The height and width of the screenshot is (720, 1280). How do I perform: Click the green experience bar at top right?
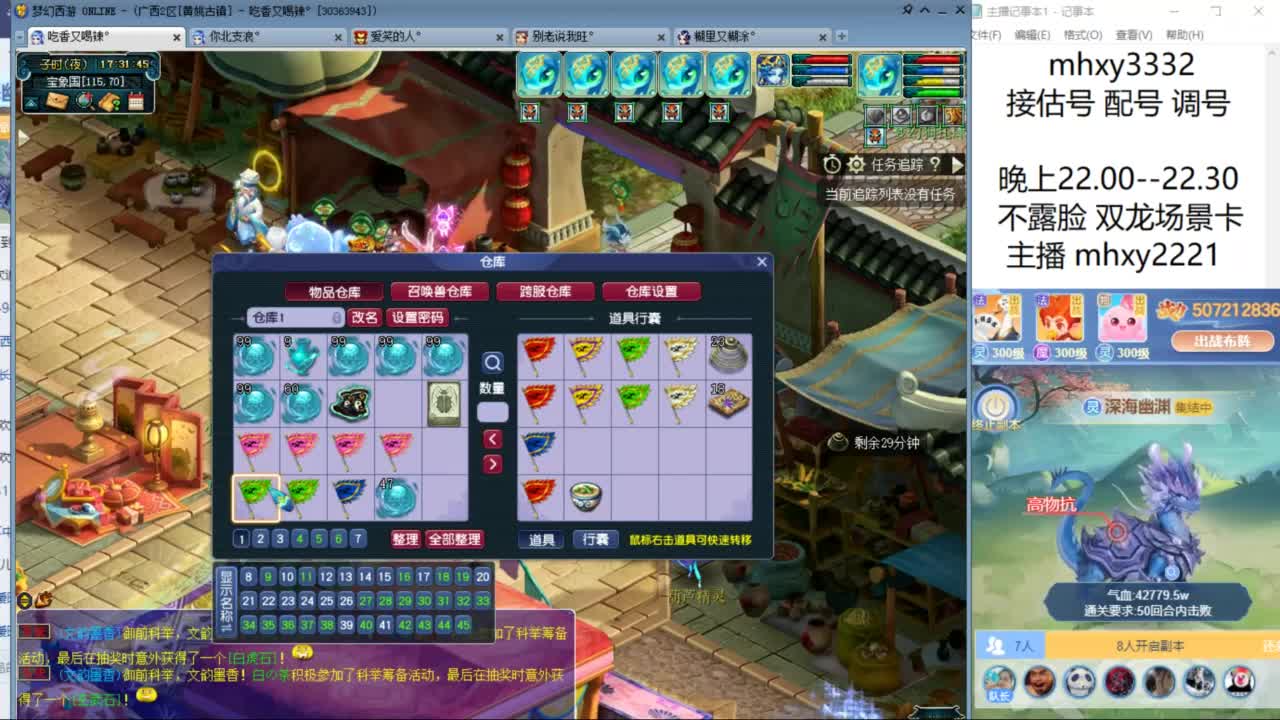pos(934,90)
